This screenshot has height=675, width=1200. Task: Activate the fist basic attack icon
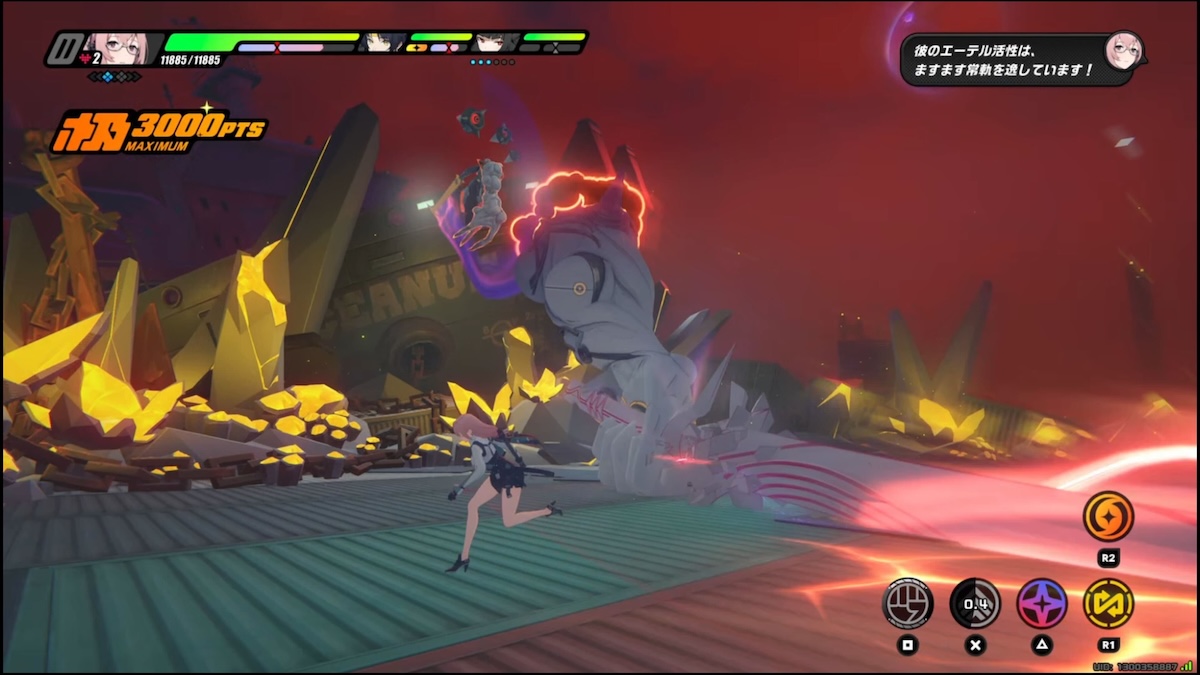point(907,603)
